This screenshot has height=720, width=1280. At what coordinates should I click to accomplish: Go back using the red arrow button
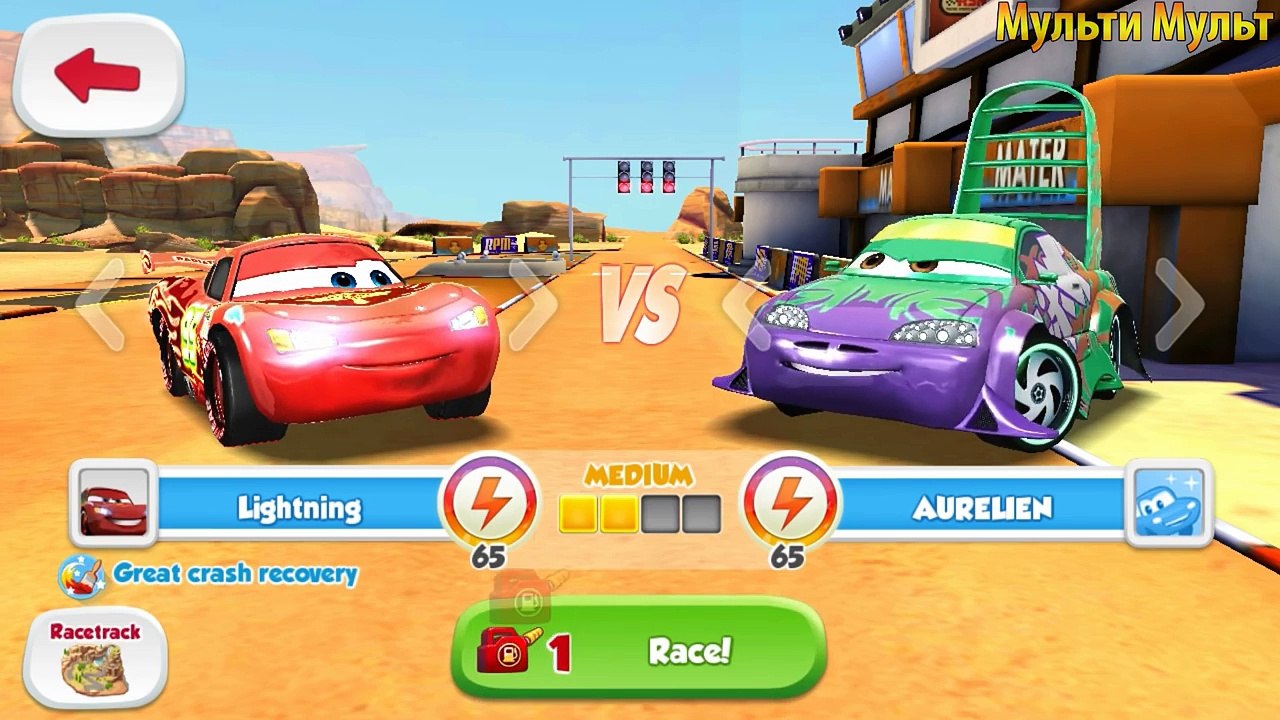pos(98,76)
